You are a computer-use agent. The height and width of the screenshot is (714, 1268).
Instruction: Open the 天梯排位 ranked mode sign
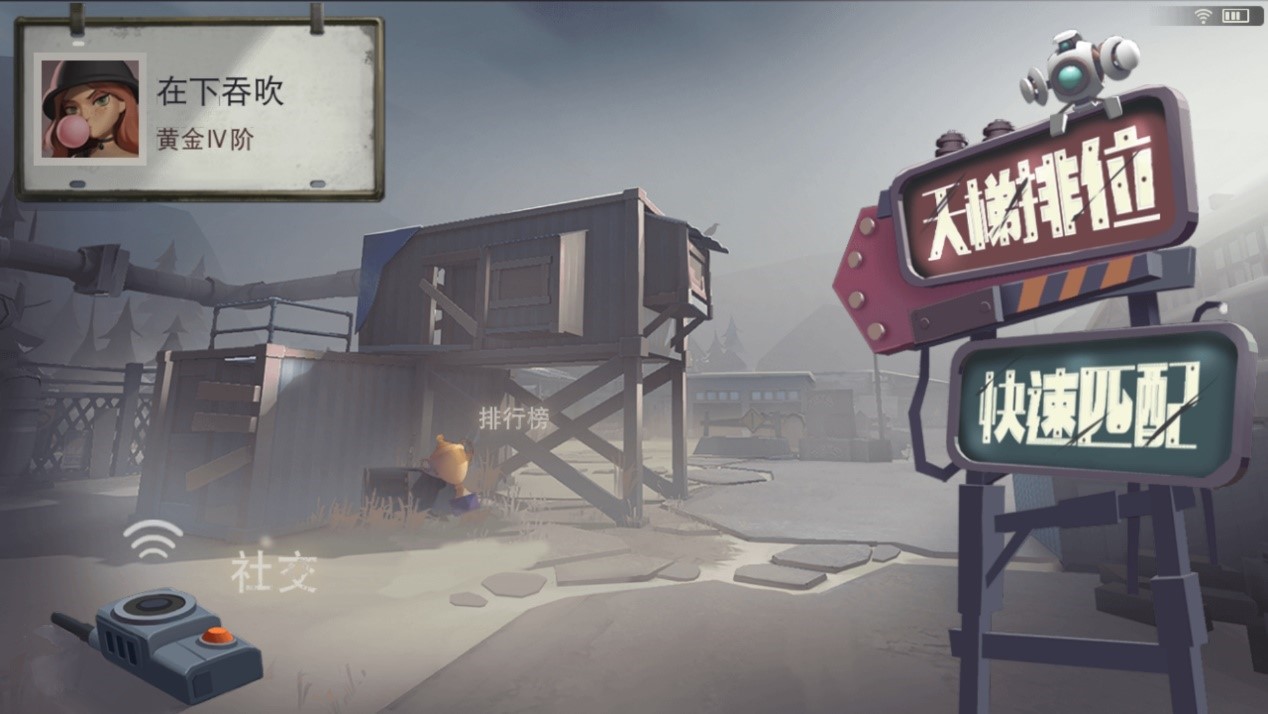pos(1040,191)
